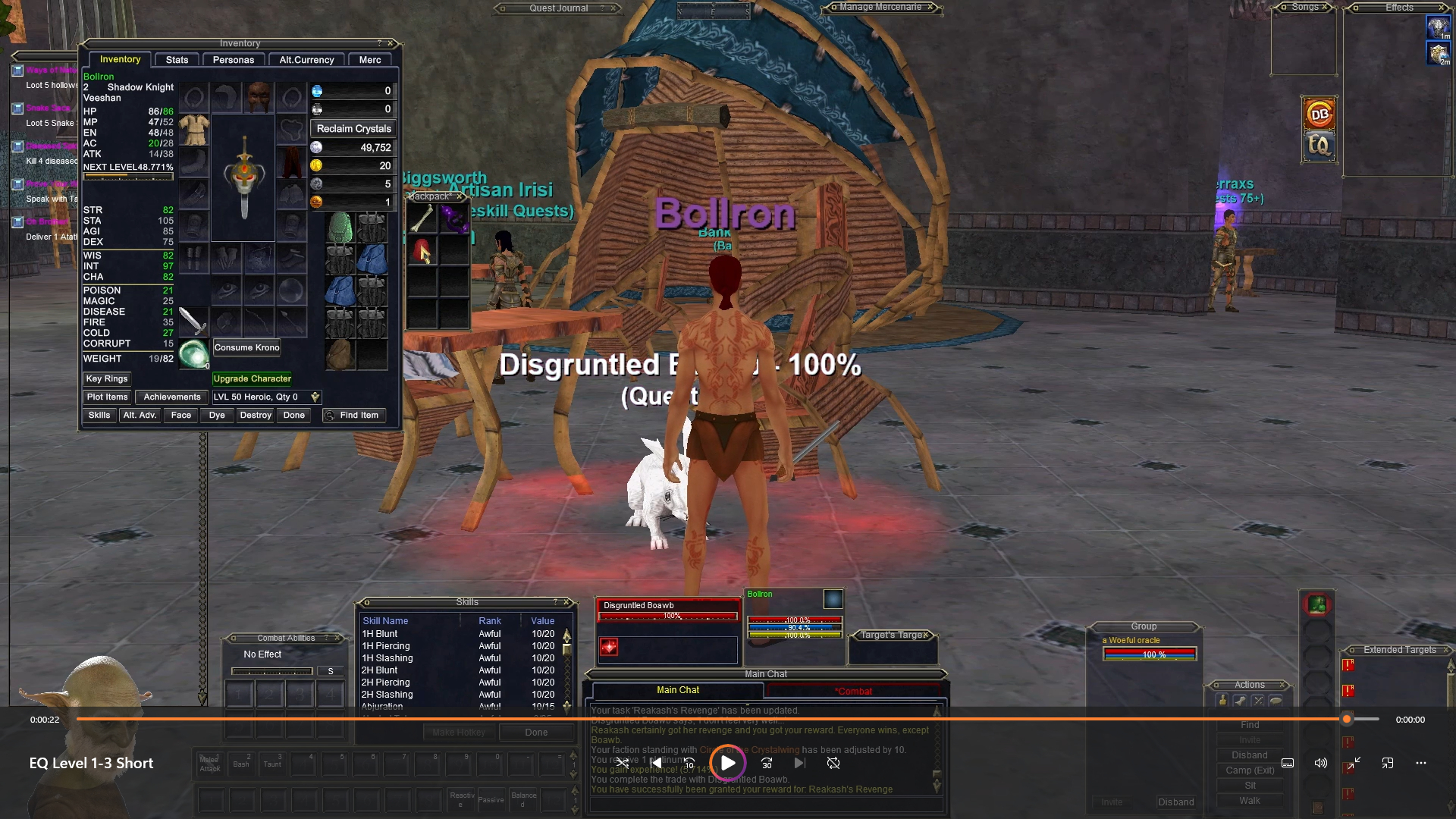Open the Personas tab
The width and height of the screenshot is (1456, 819).
234,60
